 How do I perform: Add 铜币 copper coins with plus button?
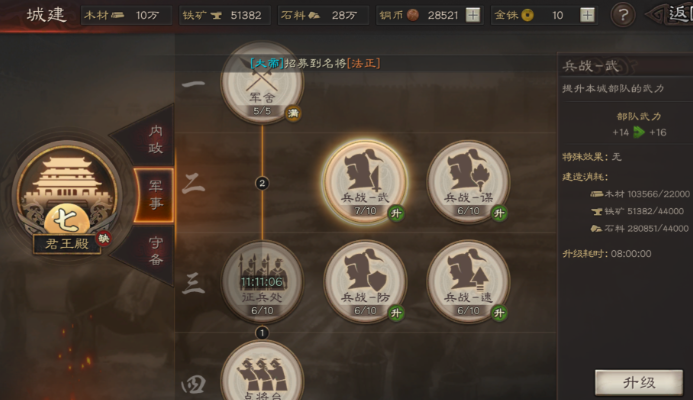(x=473, y=15)
